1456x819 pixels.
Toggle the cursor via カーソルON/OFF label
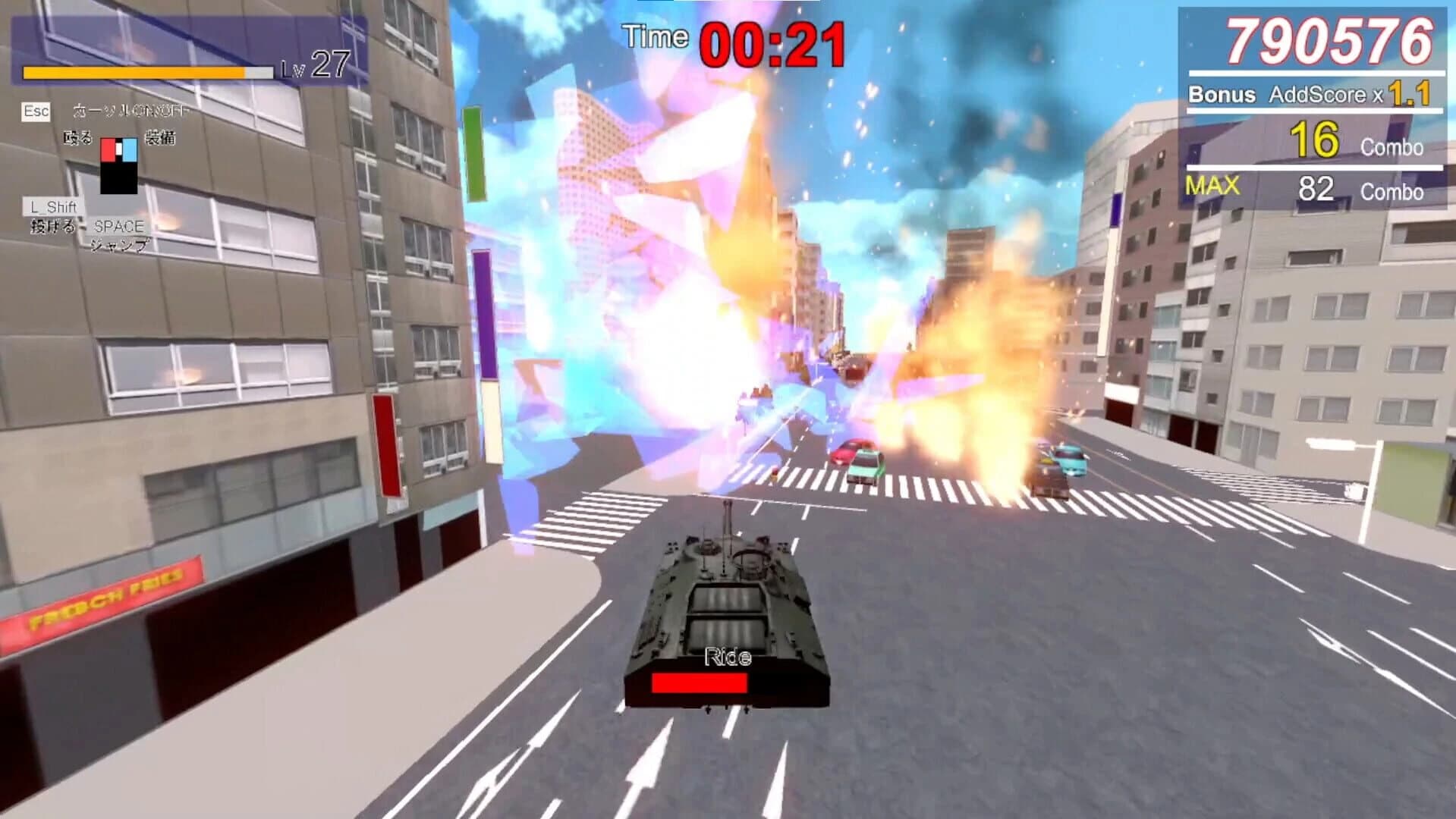pos(114,110)
